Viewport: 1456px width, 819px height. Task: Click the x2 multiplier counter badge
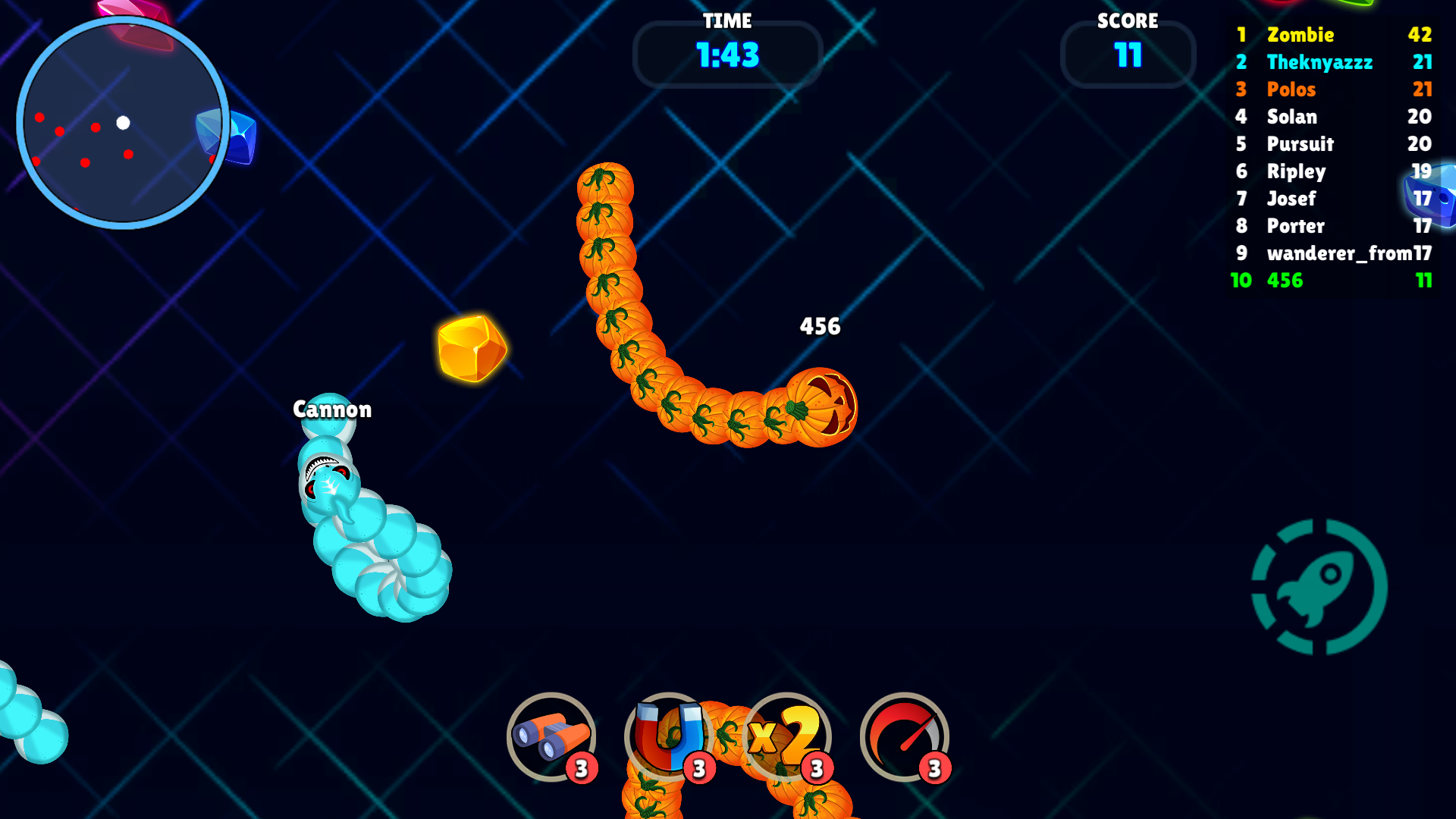(x=816, y=768)
